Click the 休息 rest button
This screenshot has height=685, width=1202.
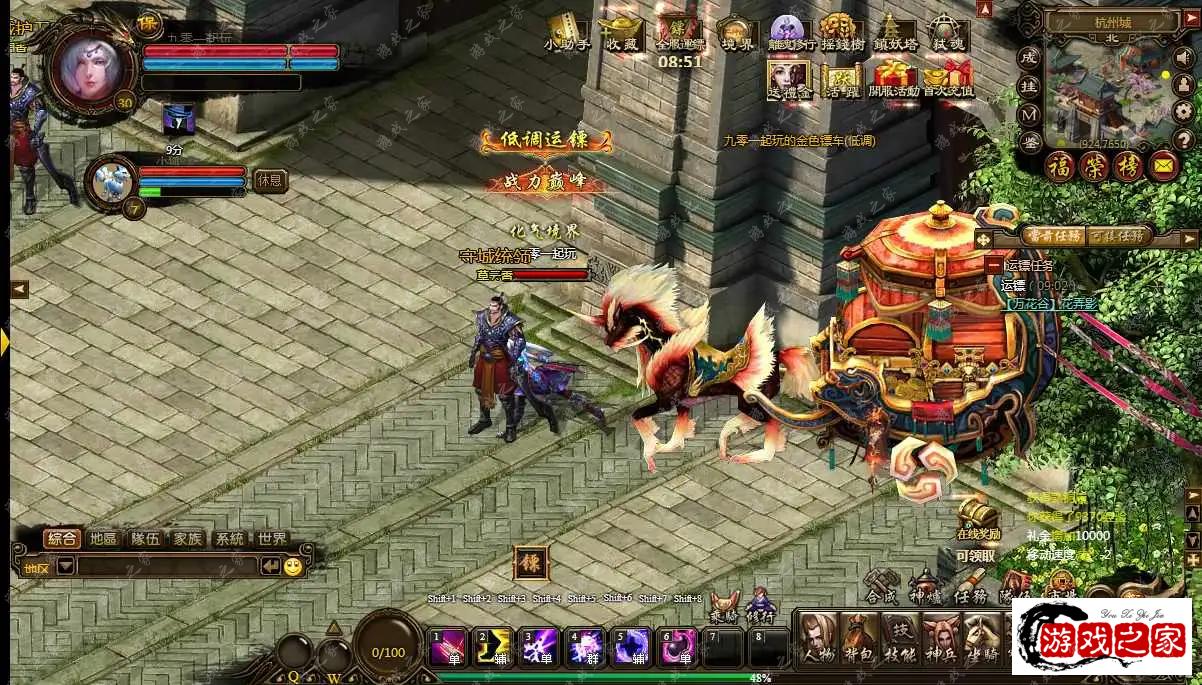tap(269, 181)
